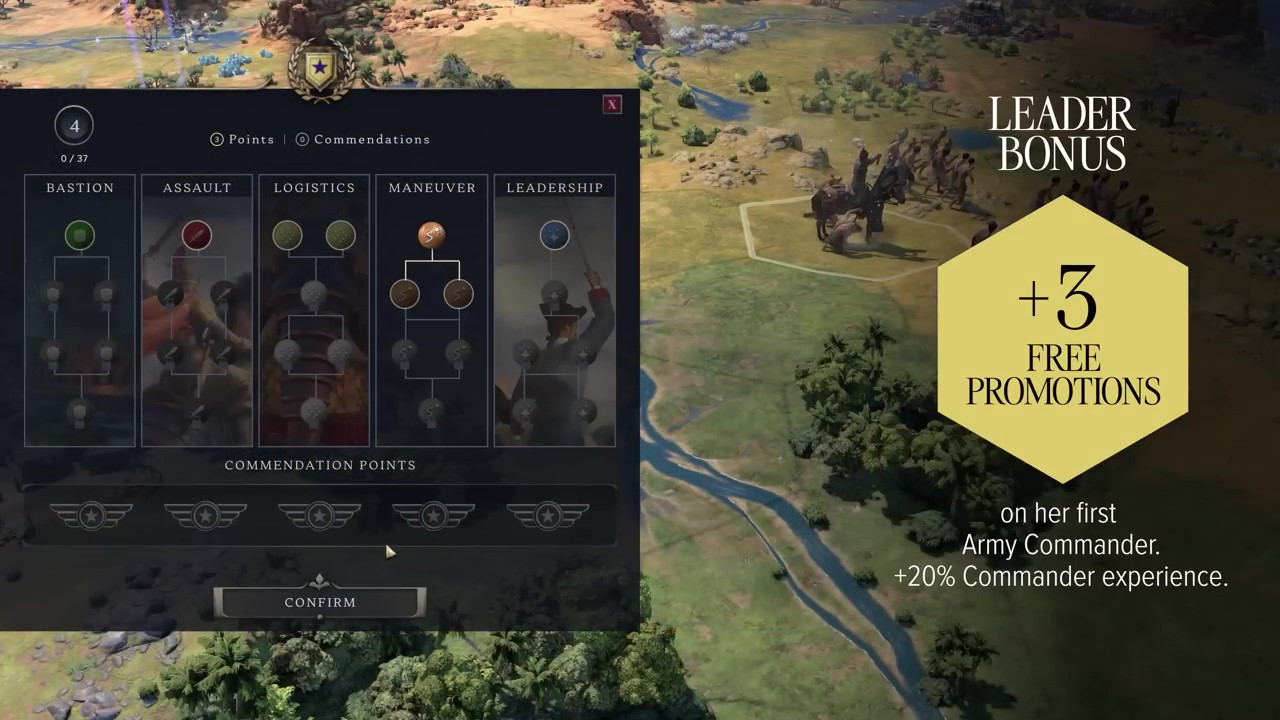Screen dimensions: 1280x720
Task: Open the Bastion promotion tree
Action: point(80,188)
